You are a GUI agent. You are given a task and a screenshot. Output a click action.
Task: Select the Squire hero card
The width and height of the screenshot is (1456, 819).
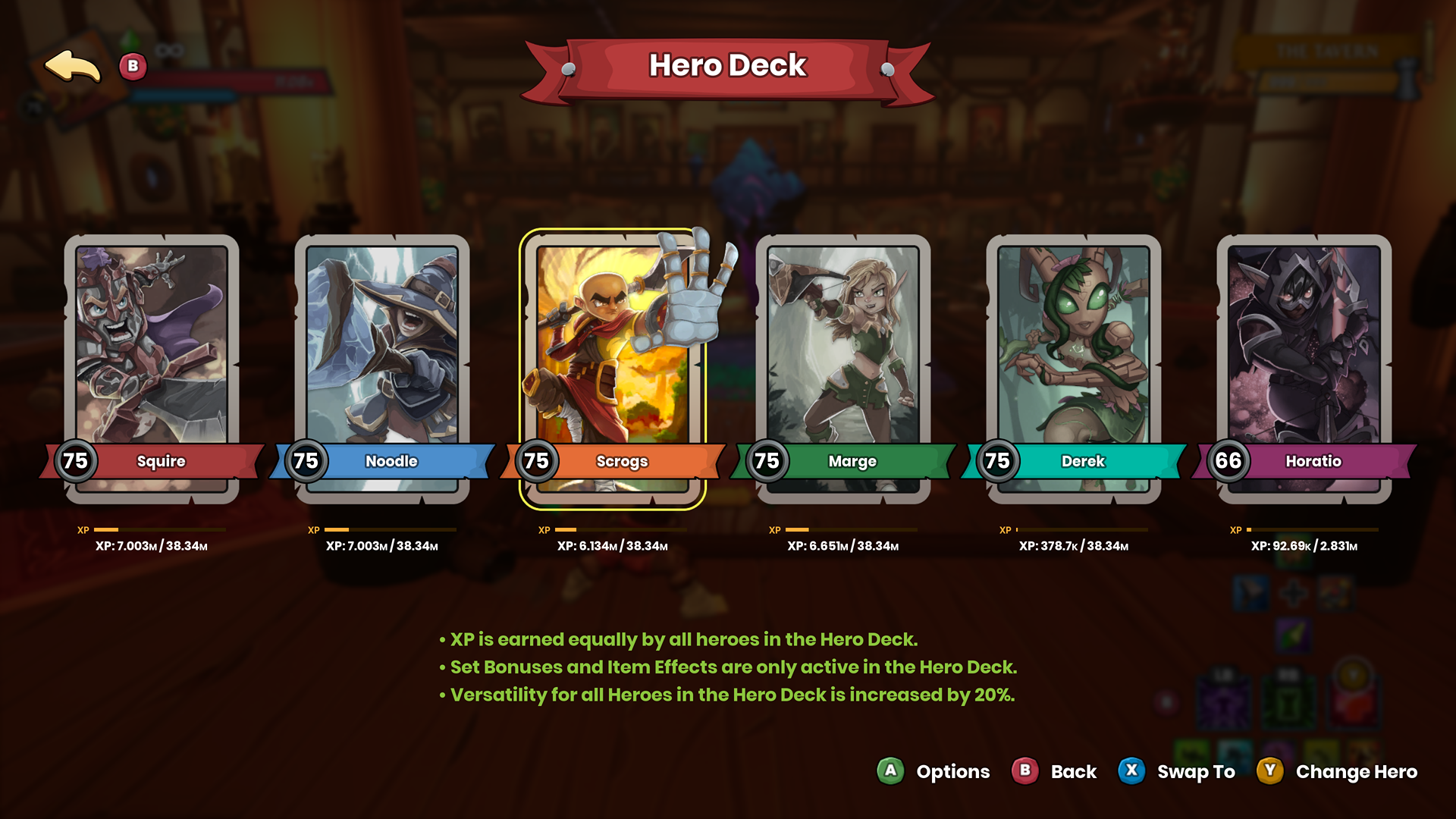(152, 364)
